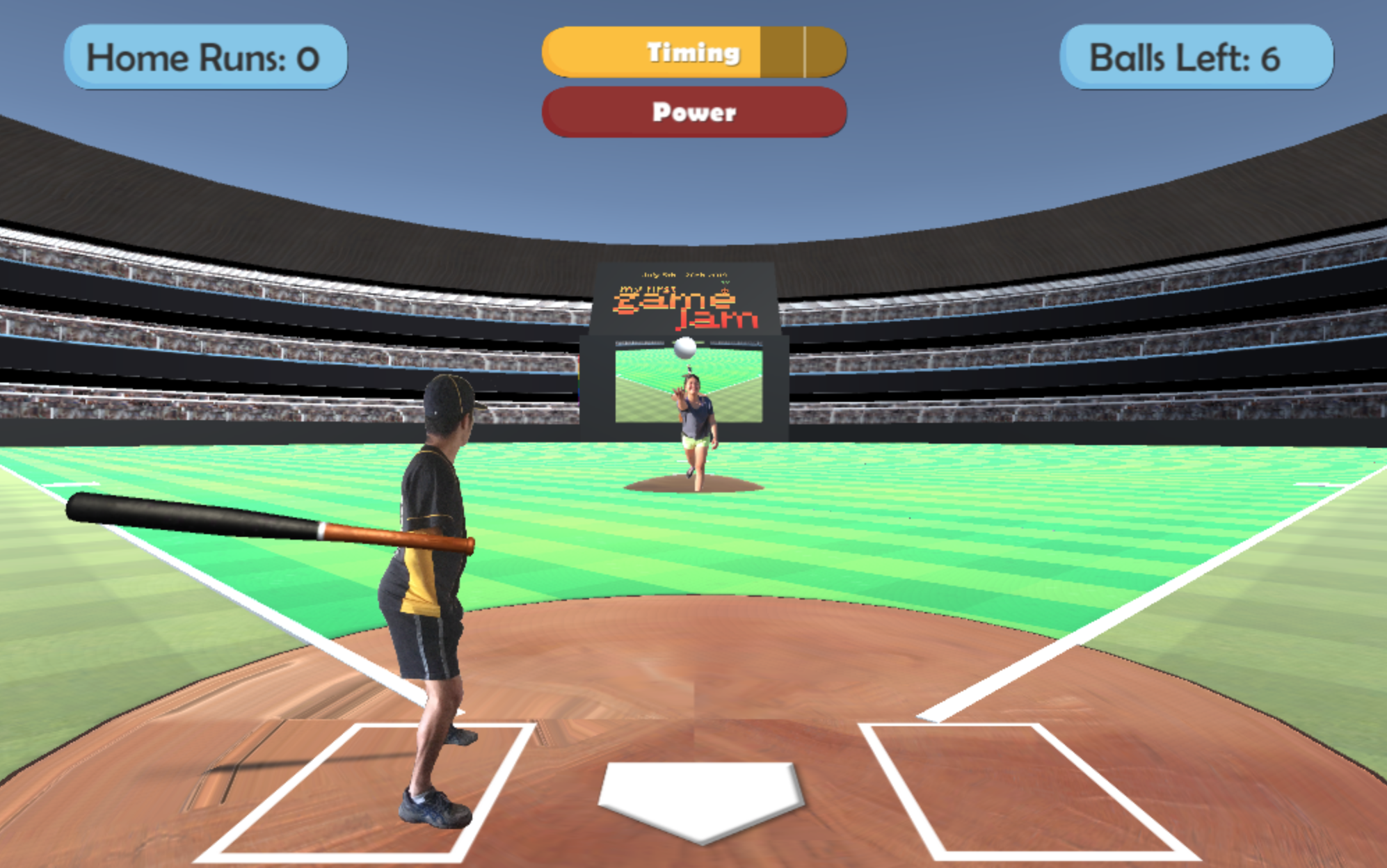Click the Home Runs counter
The height and width of the screenshot is (868, 1387).
tap(204, 57)
